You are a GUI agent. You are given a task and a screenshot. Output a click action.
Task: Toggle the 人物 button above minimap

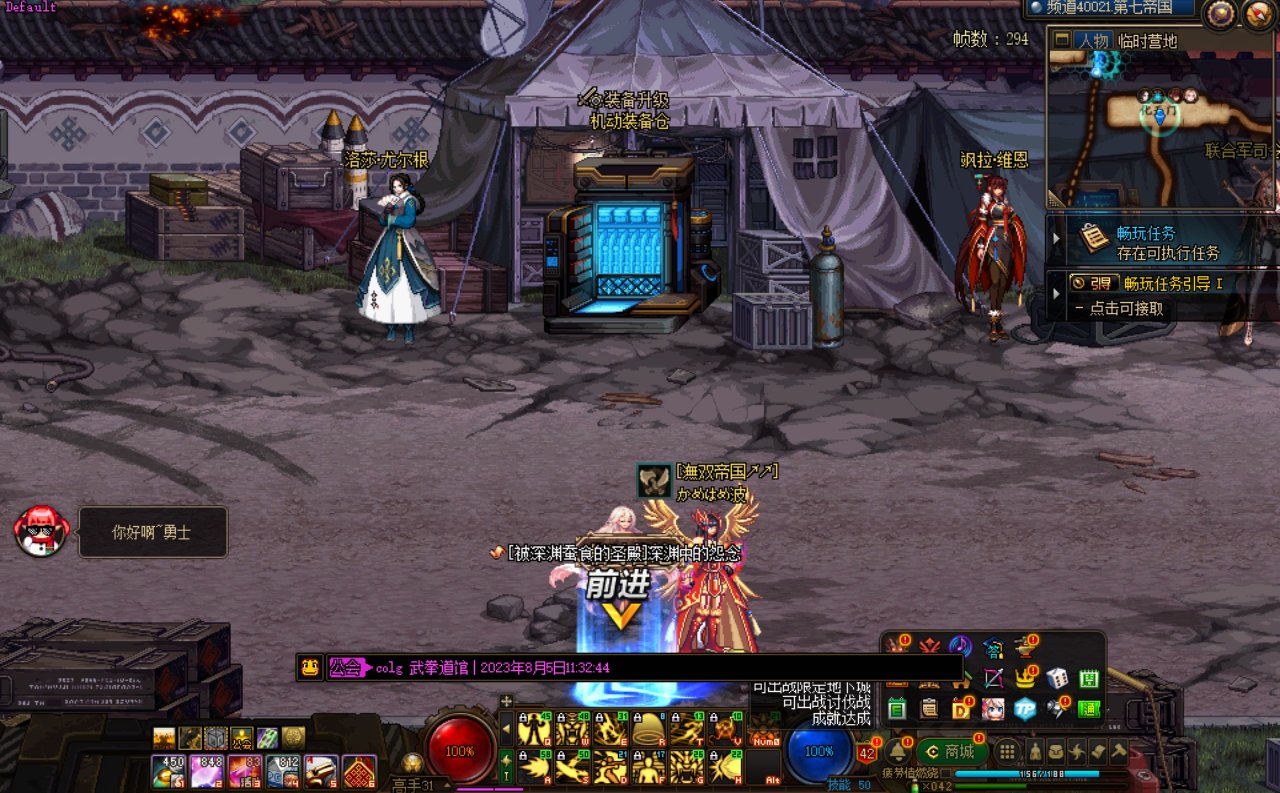coord(1092,41)
